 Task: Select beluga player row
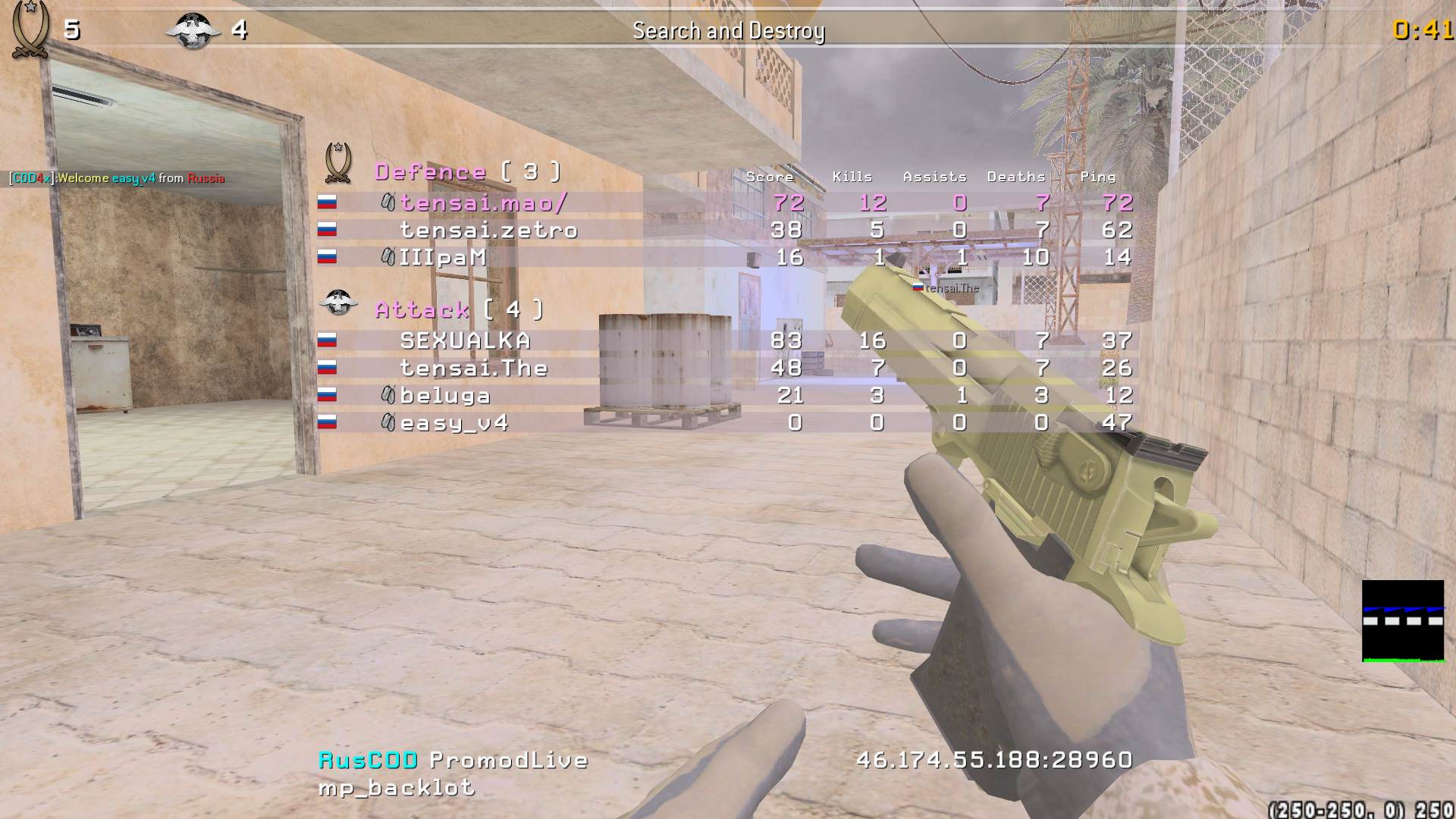(x=445, y=395)
